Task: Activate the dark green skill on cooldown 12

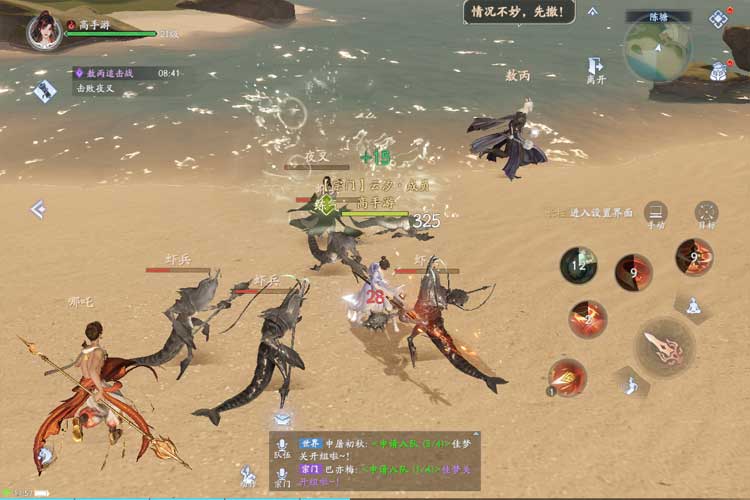Action: [x=578, y=266]
